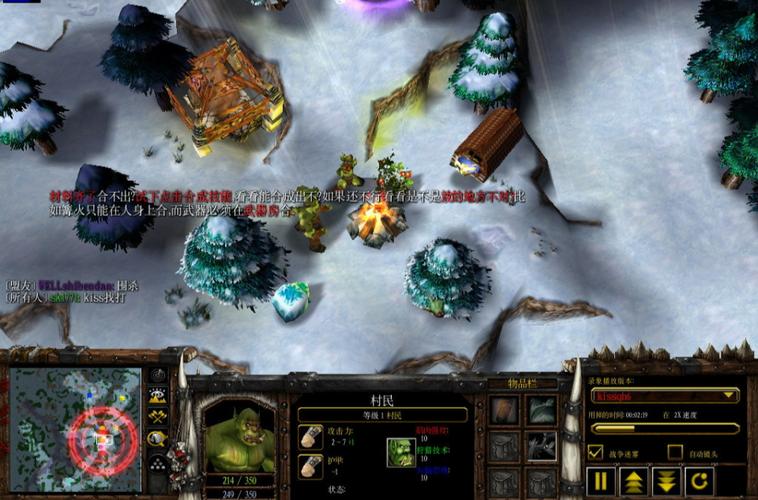
Task: Open the kissgh6 player dropdown
Action: pyautogui.click(x=665, y=396)
